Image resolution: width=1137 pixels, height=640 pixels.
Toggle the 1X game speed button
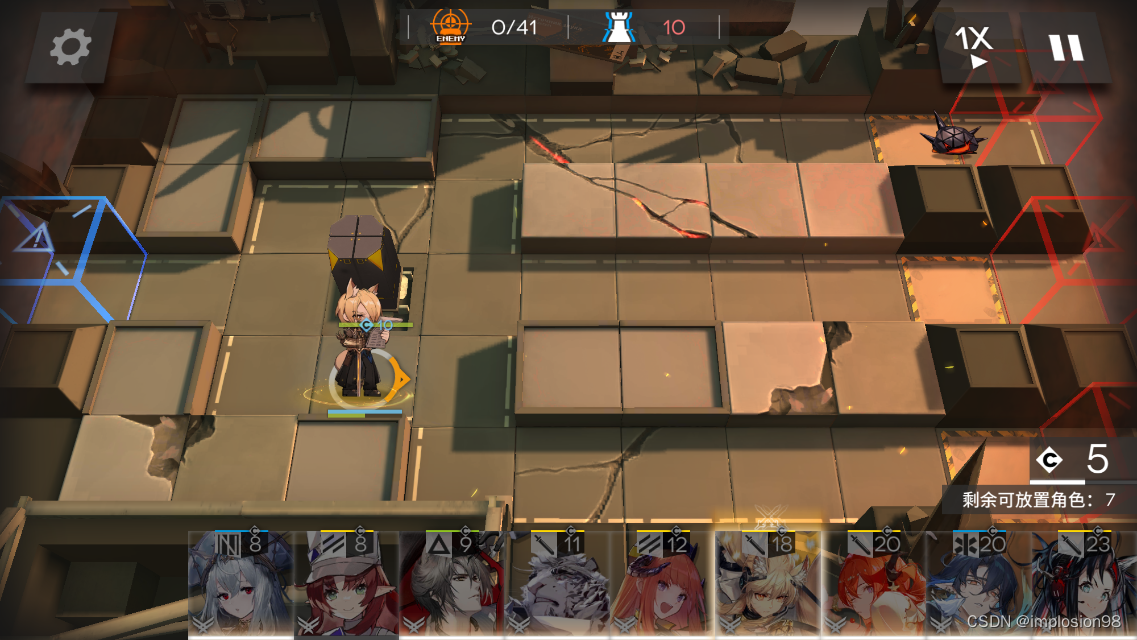click(x=973, y=46)
